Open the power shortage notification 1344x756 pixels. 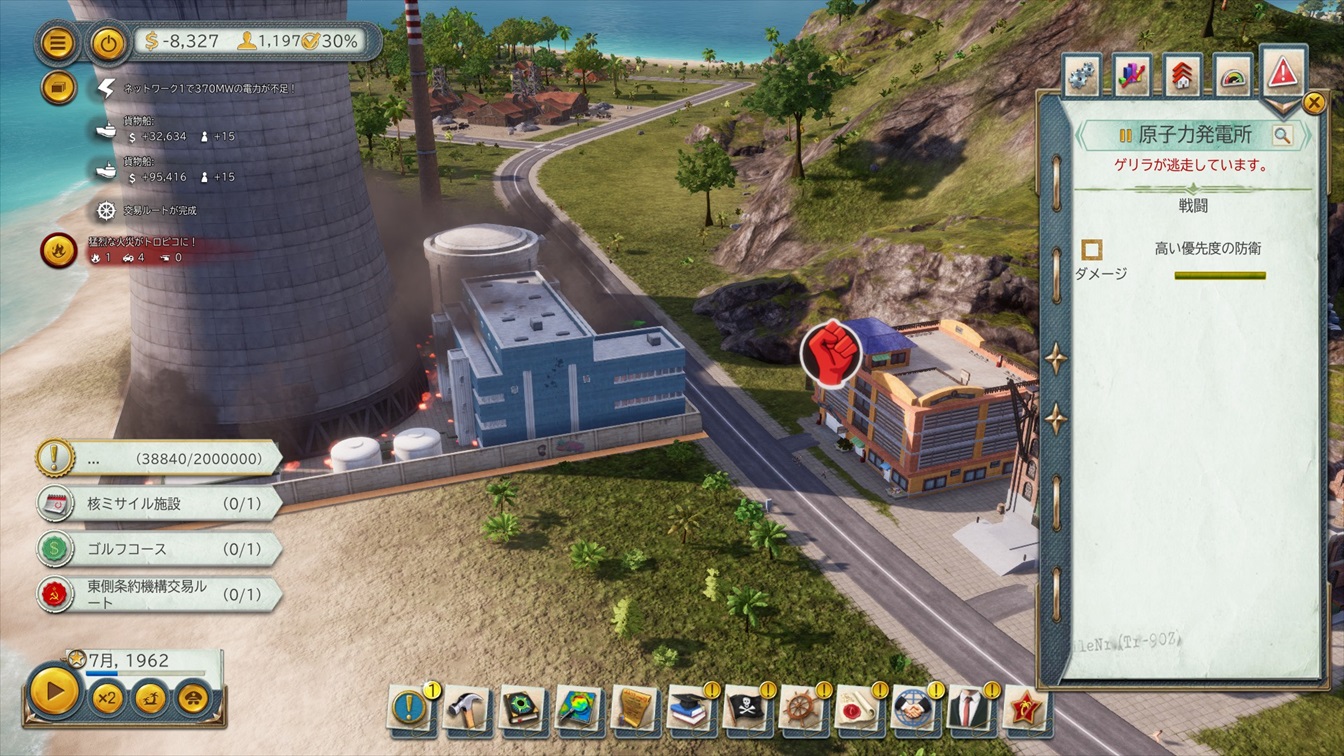pos(107,88)
